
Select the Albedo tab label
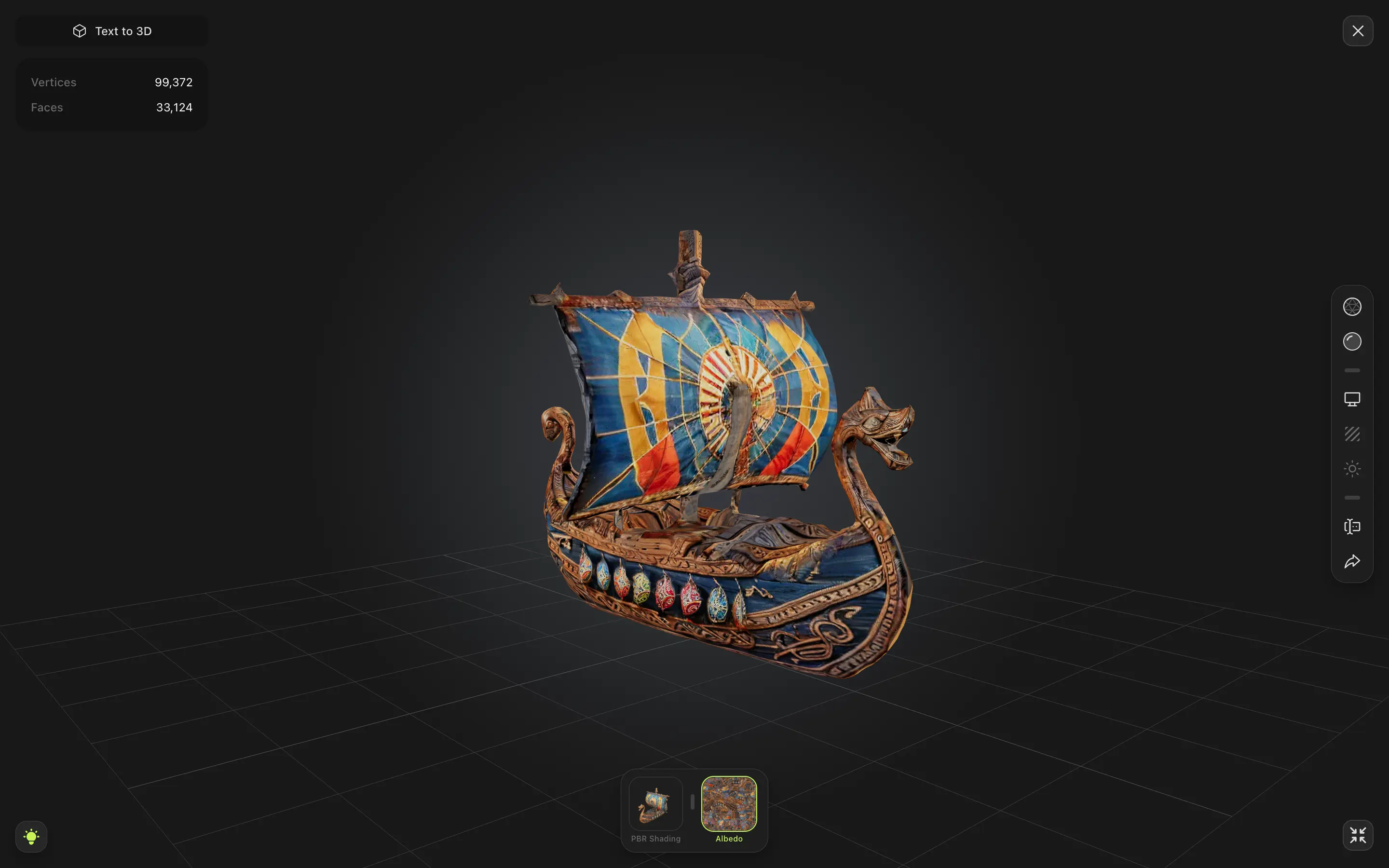click(x=728, y=838)
